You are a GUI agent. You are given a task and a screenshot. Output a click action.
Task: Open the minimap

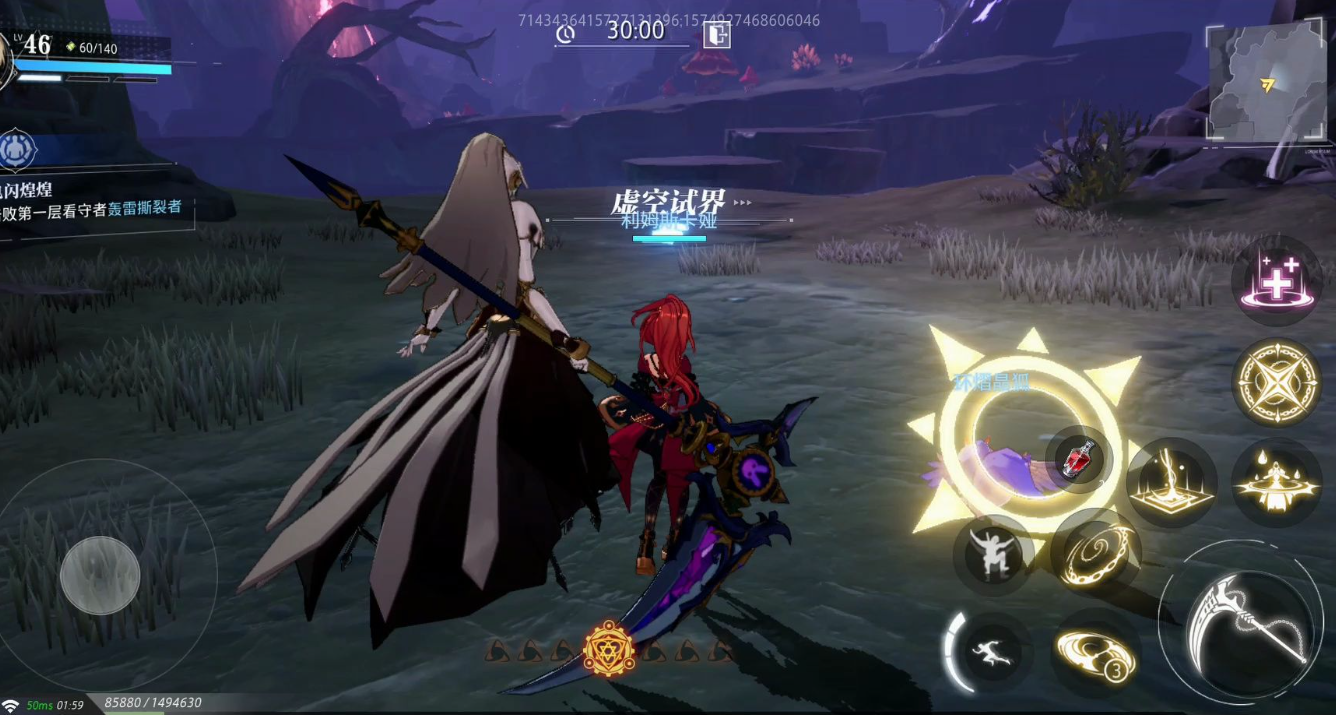(x=1265, y=82)
